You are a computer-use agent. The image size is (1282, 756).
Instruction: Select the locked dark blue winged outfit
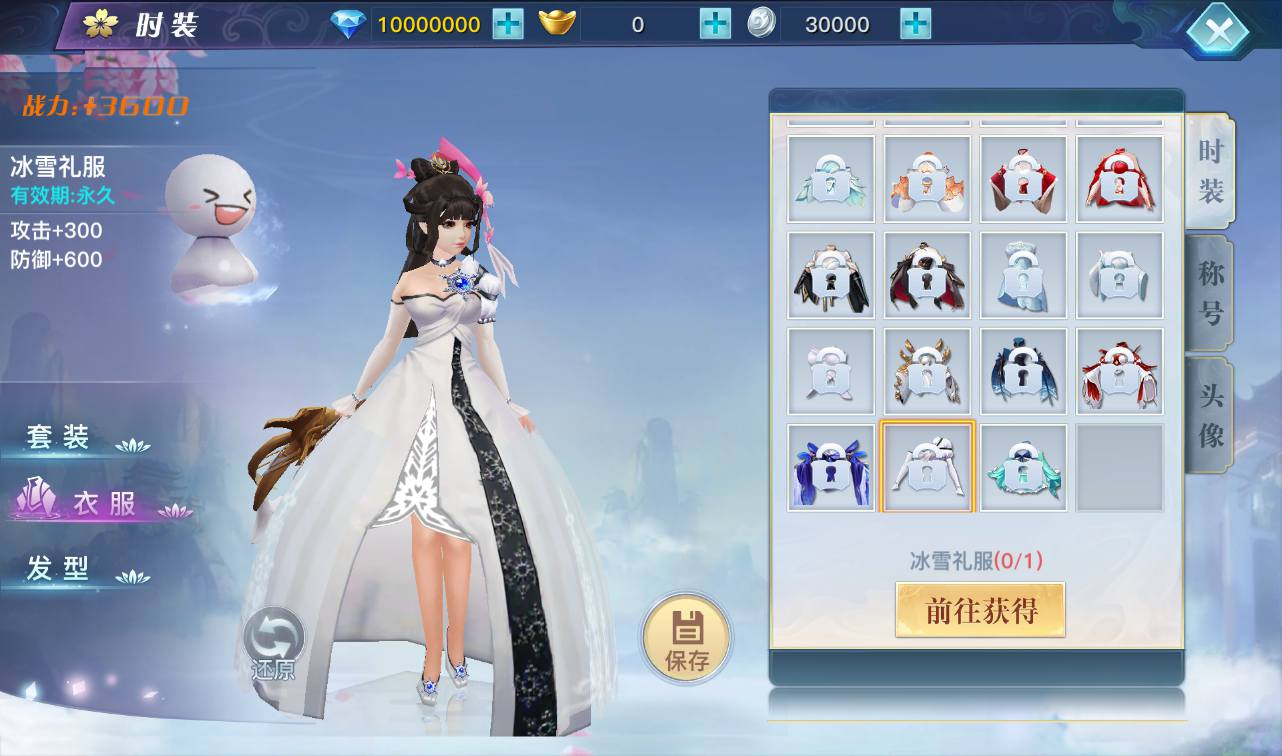click(1023, 371)
